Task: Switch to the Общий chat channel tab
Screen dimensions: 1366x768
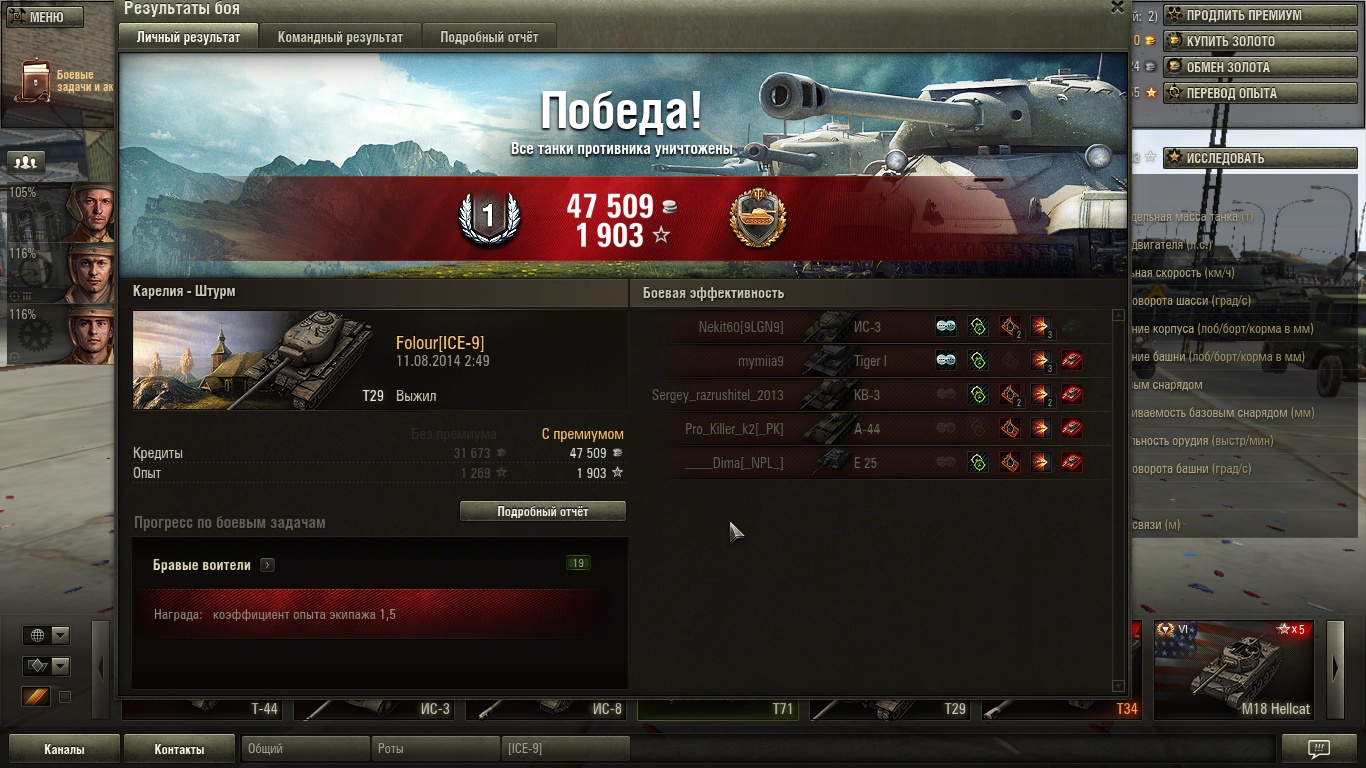Action: tap(305, 749)
